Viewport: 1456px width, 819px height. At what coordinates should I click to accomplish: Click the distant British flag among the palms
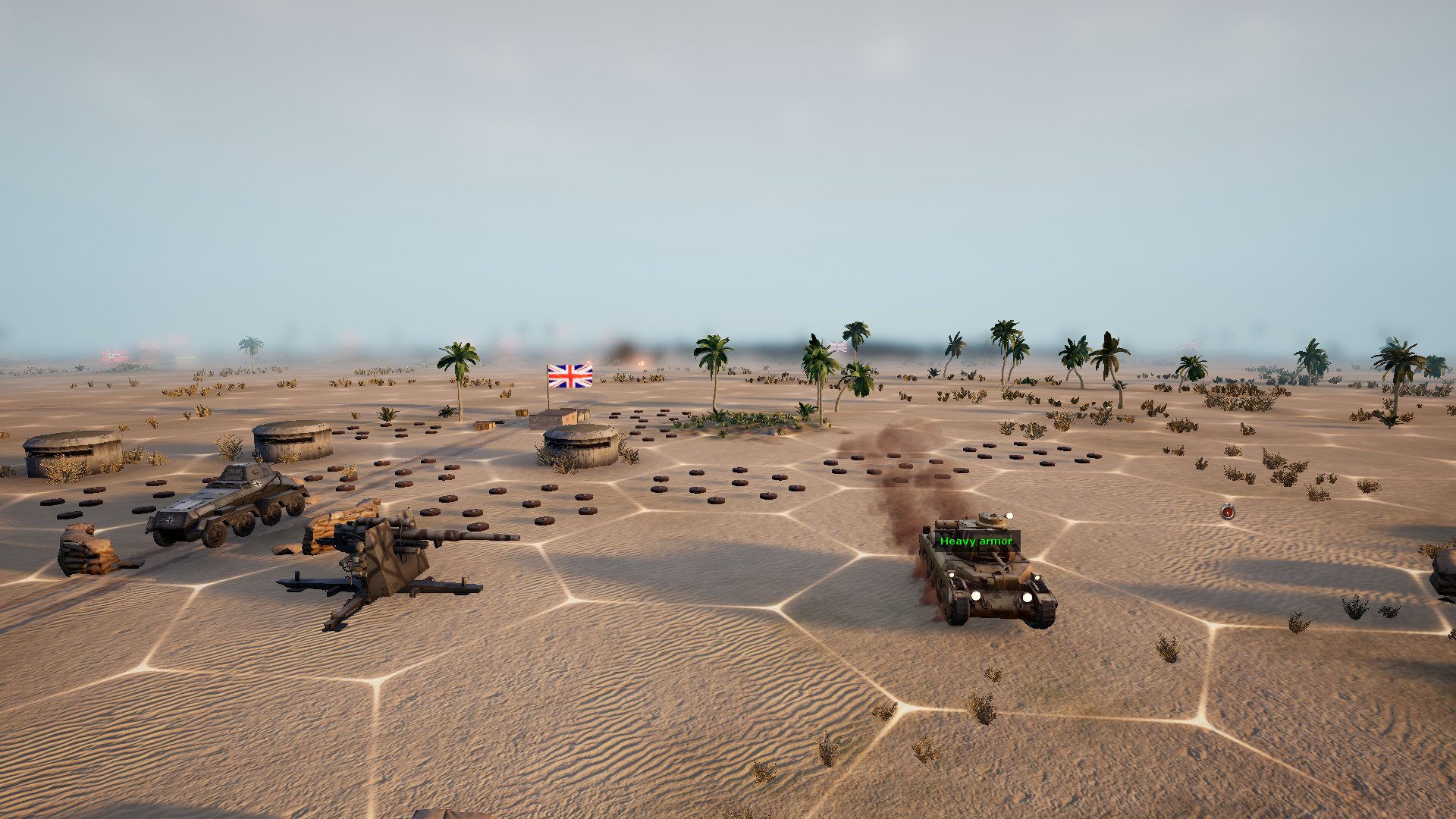838,345
